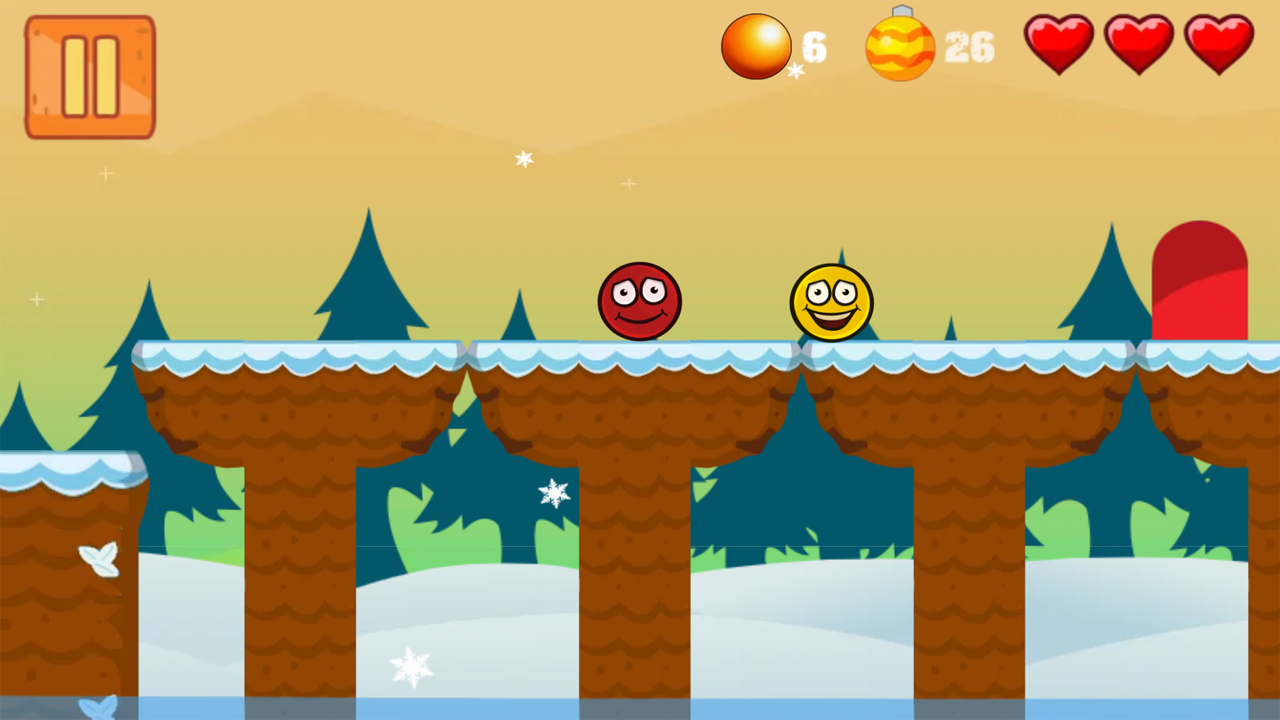This screenshot has height=720, width=1280.
Task: Click the large snowflake on the middle platform
Action: pyautogui.click(x=554, y=493)
